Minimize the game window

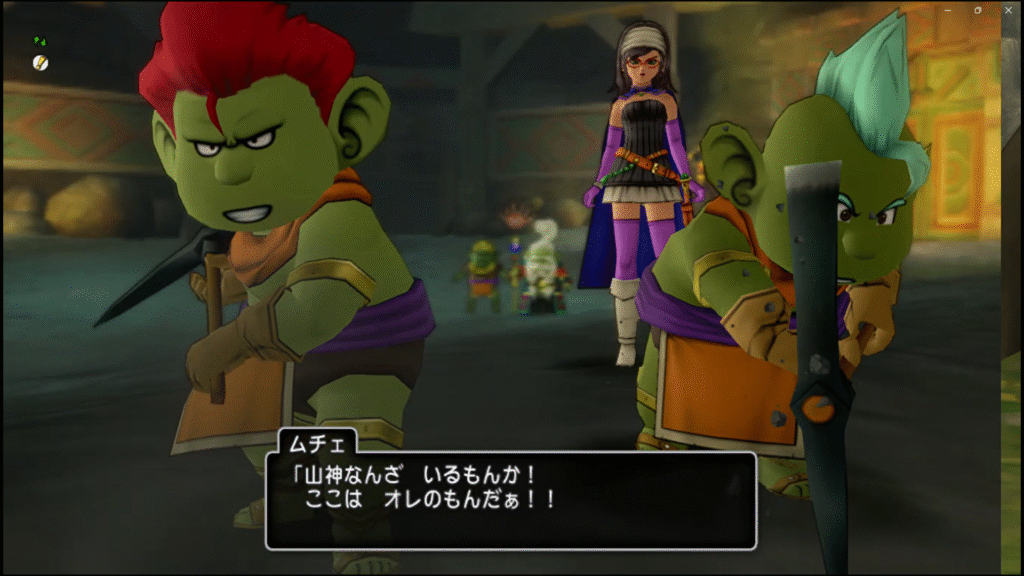(x=947, y=9)
